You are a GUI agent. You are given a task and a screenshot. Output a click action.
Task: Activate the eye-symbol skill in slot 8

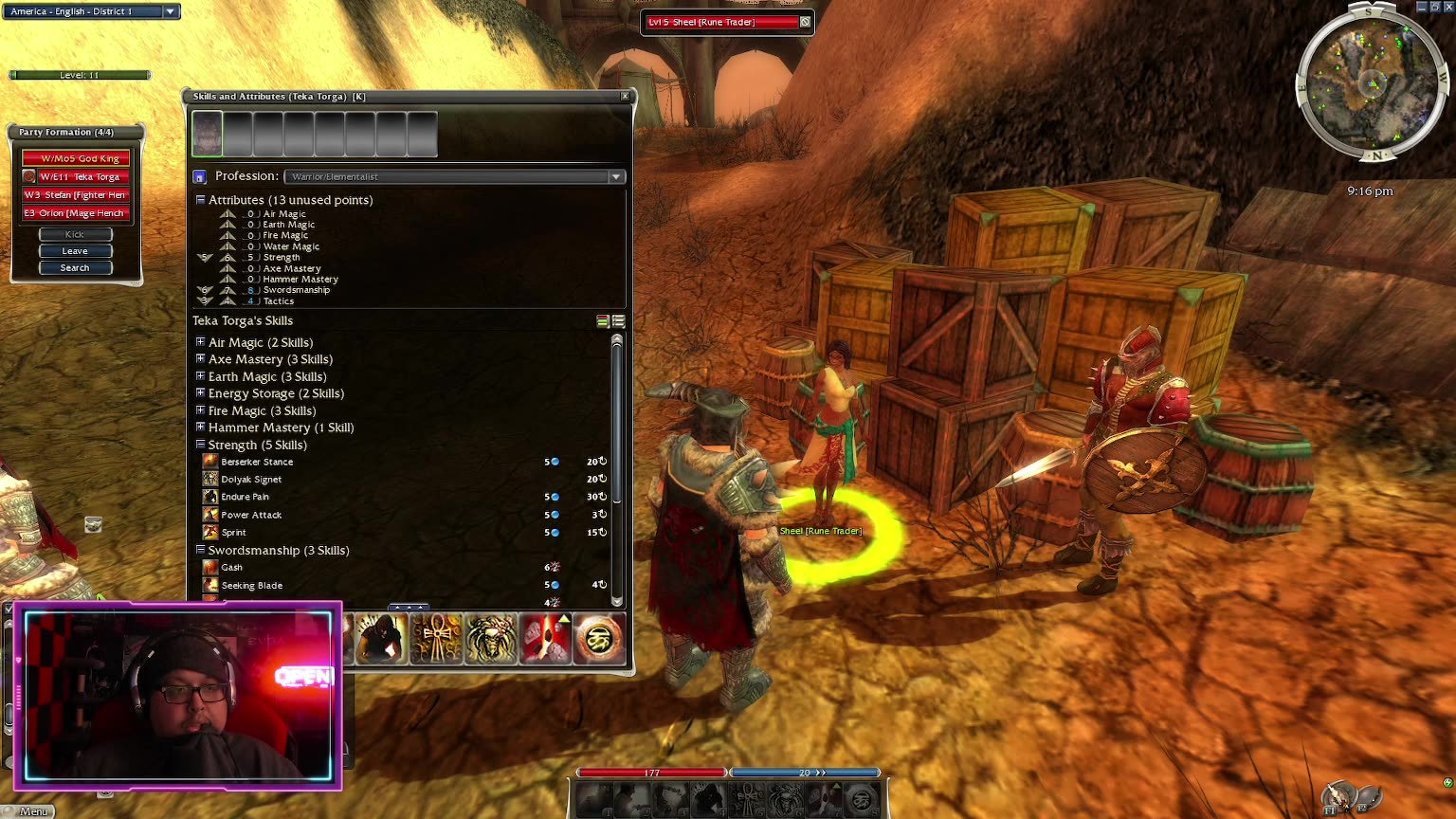(x=599, y=640)
